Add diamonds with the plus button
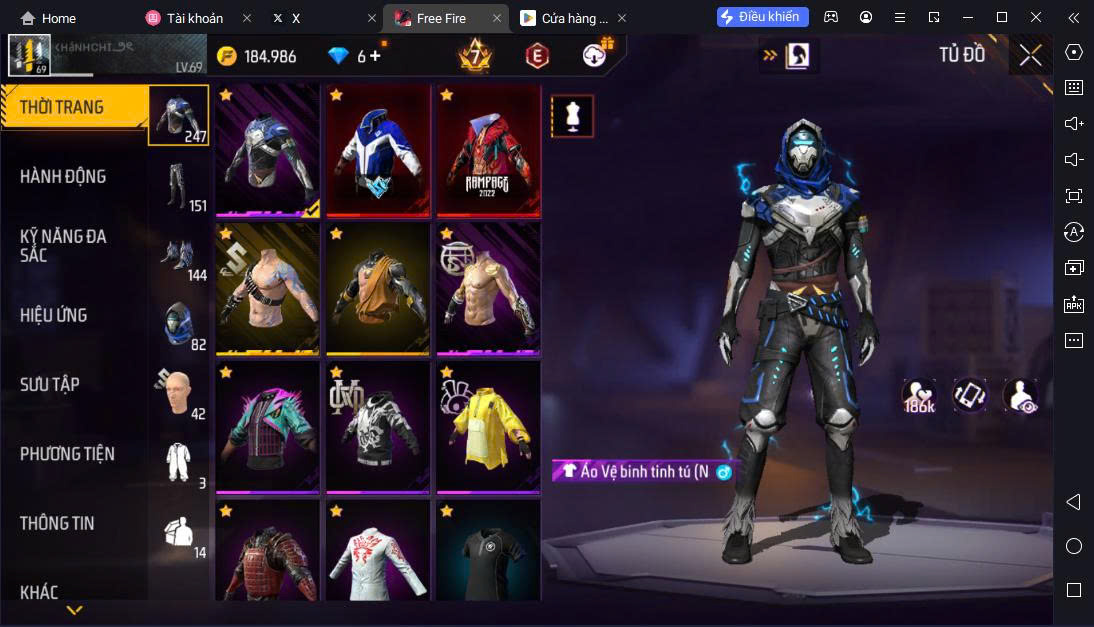1094x627 pixels. (x=376, y=56)
